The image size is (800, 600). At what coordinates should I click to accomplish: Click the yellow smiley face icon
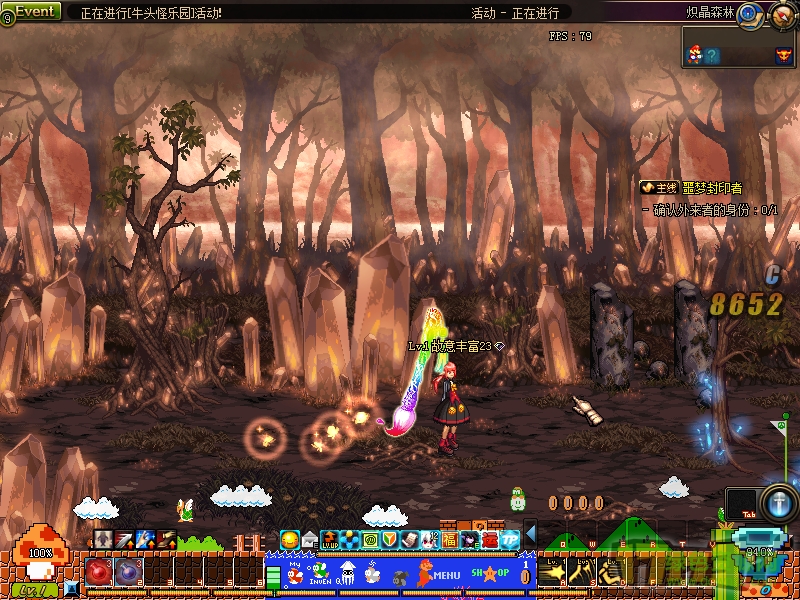290,540
